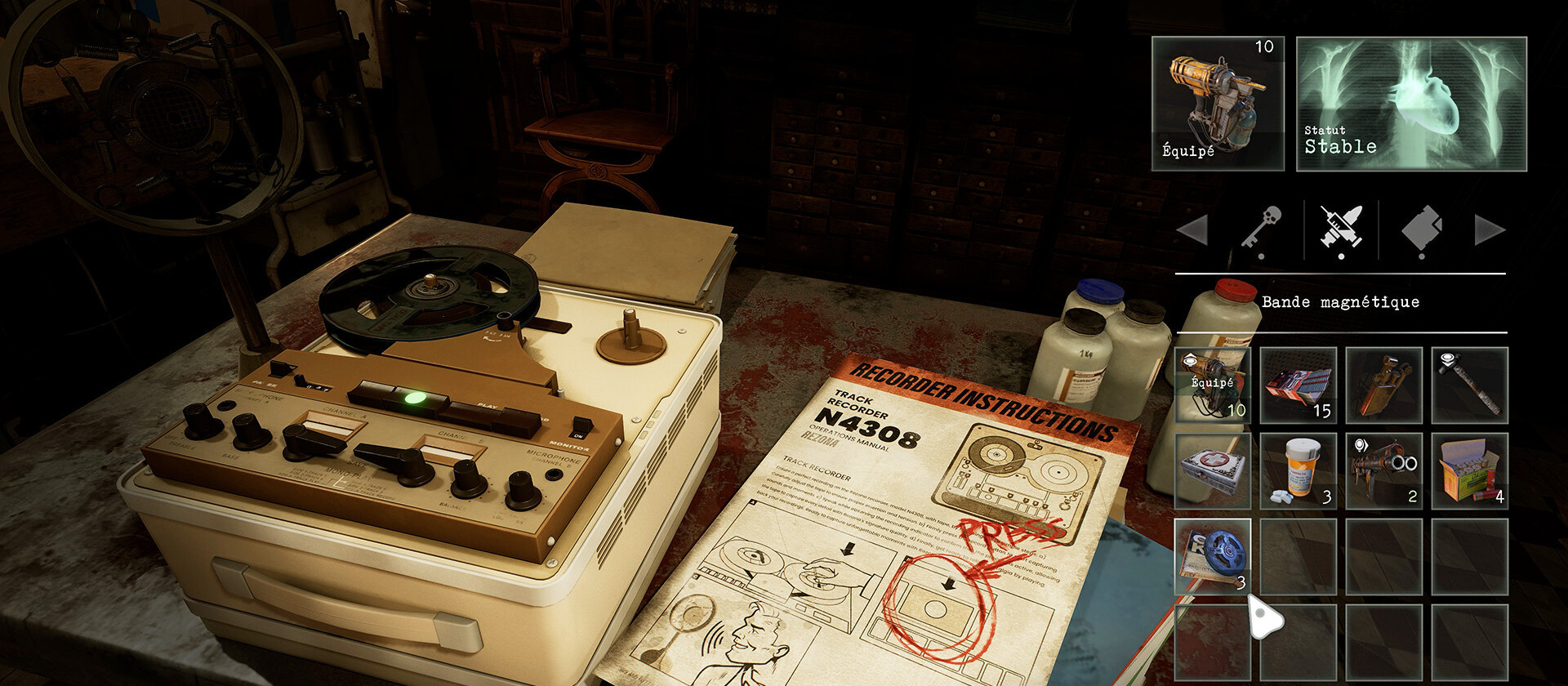1568x686 pixels.
Task: Switch to the documents folder tab
Action: point(1421,229)
